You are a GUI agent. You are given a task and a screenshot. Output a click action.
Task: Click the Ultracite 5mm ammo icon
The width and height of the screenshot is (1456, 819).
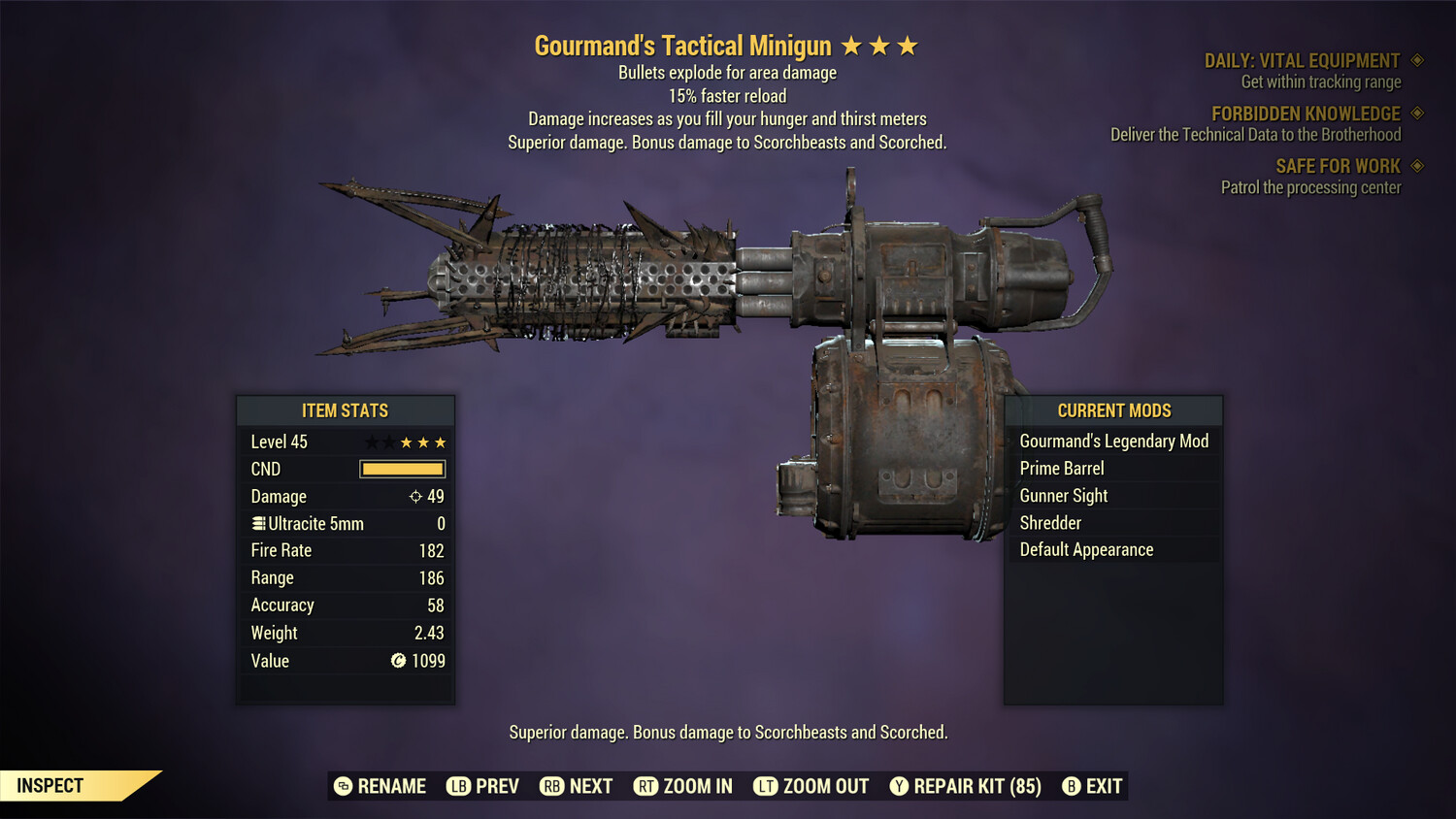[258, 523]
